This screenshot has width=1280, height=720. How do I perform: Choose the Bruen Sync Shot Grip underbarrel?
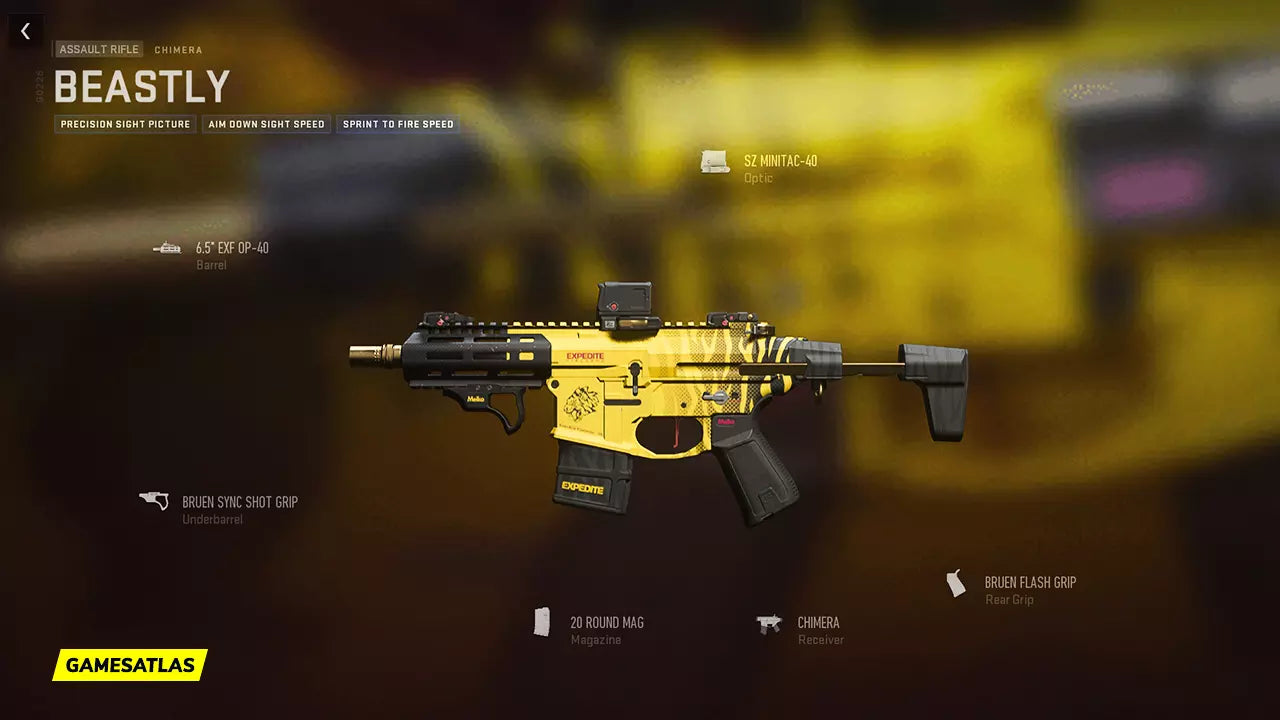coord(239,502)
